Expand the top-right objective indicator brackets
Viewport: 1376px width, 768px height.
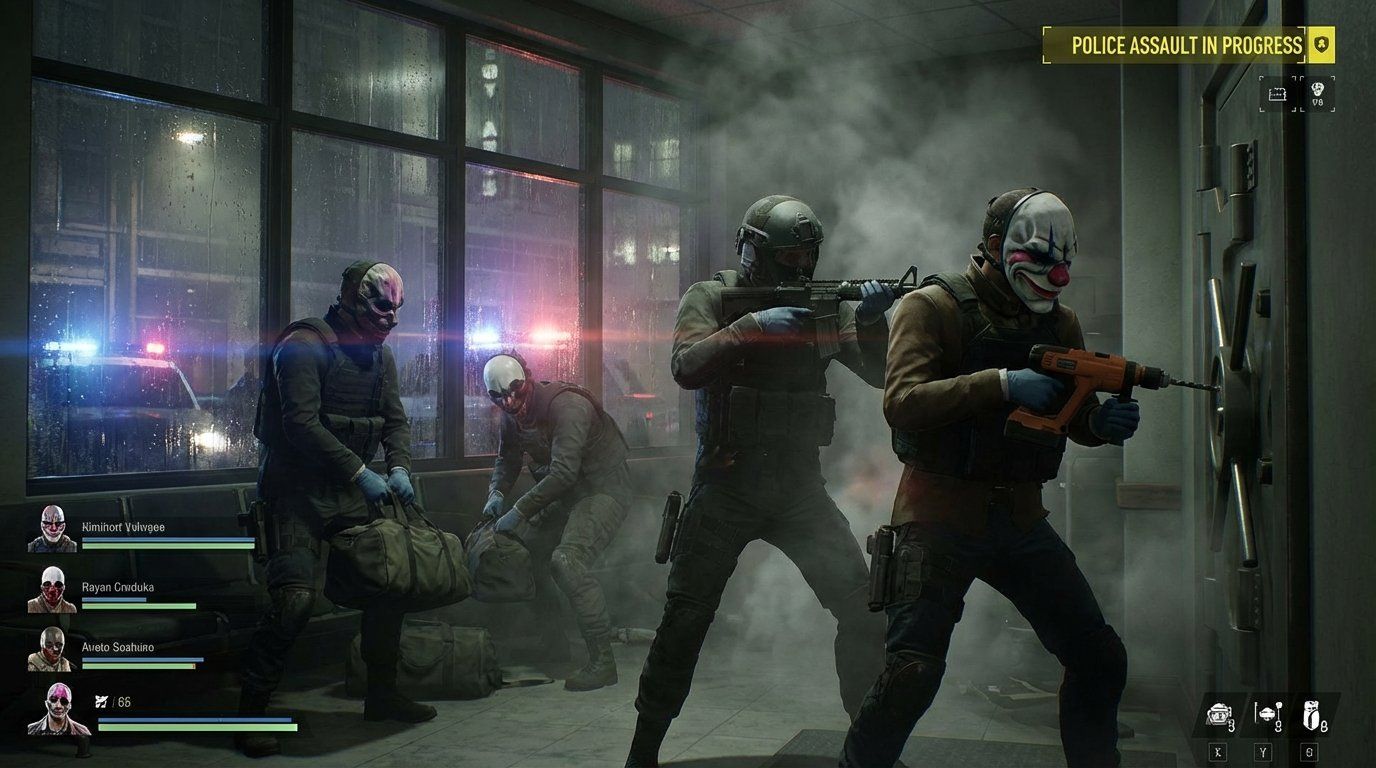click(1297, 94)
